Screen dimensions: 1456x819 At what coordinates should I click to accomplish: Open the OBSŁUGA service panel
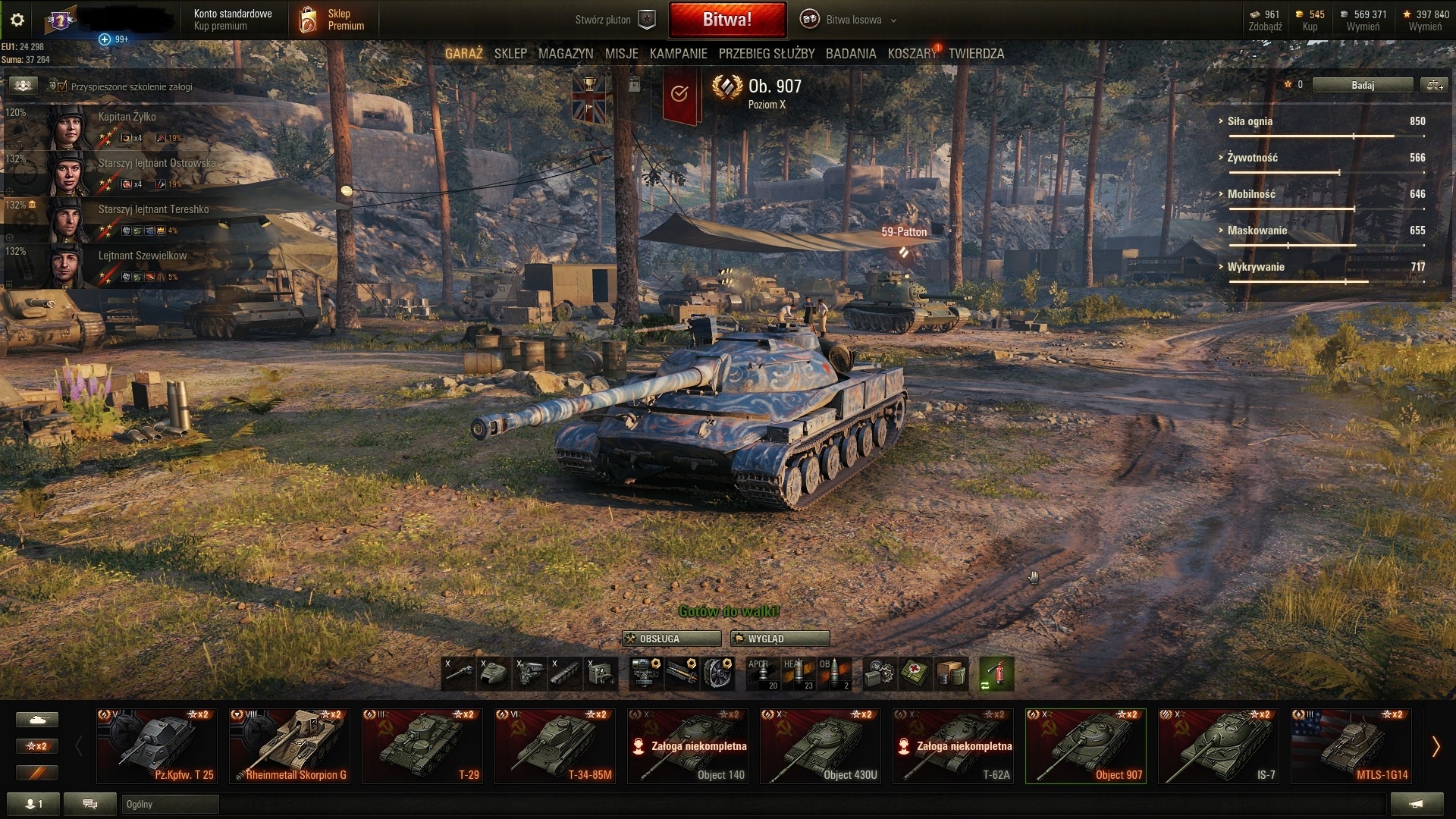click(671, 639)
